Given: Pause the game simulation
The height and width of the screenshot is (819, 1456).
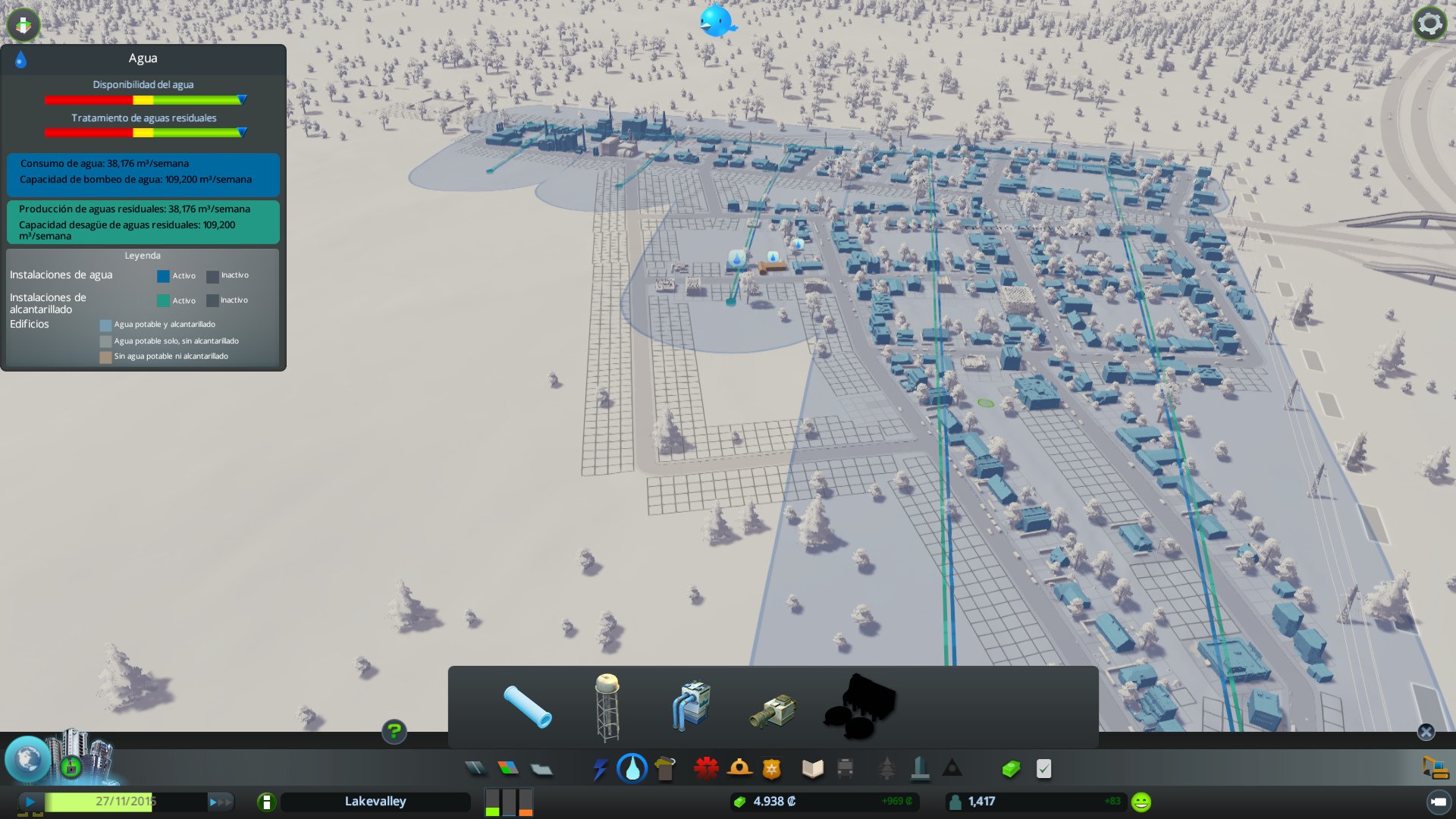Looking at the screenshot, I should (x=29, y=801).
